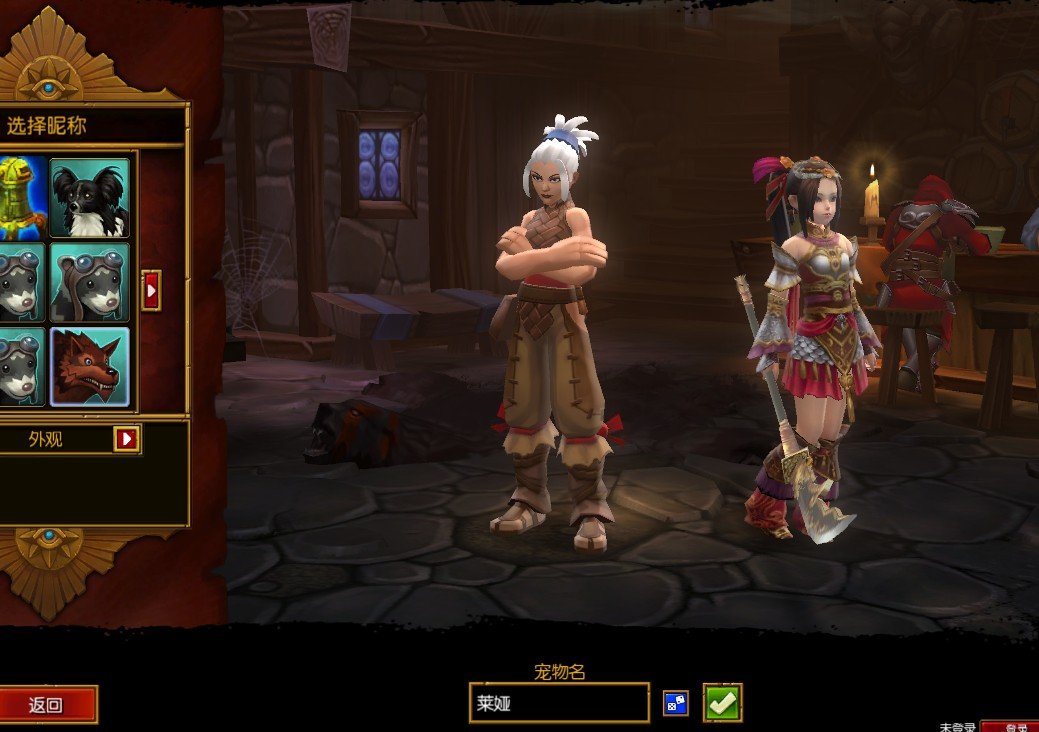
Task: Select the black and white papillon dog pet
Action: pos(89,196)
